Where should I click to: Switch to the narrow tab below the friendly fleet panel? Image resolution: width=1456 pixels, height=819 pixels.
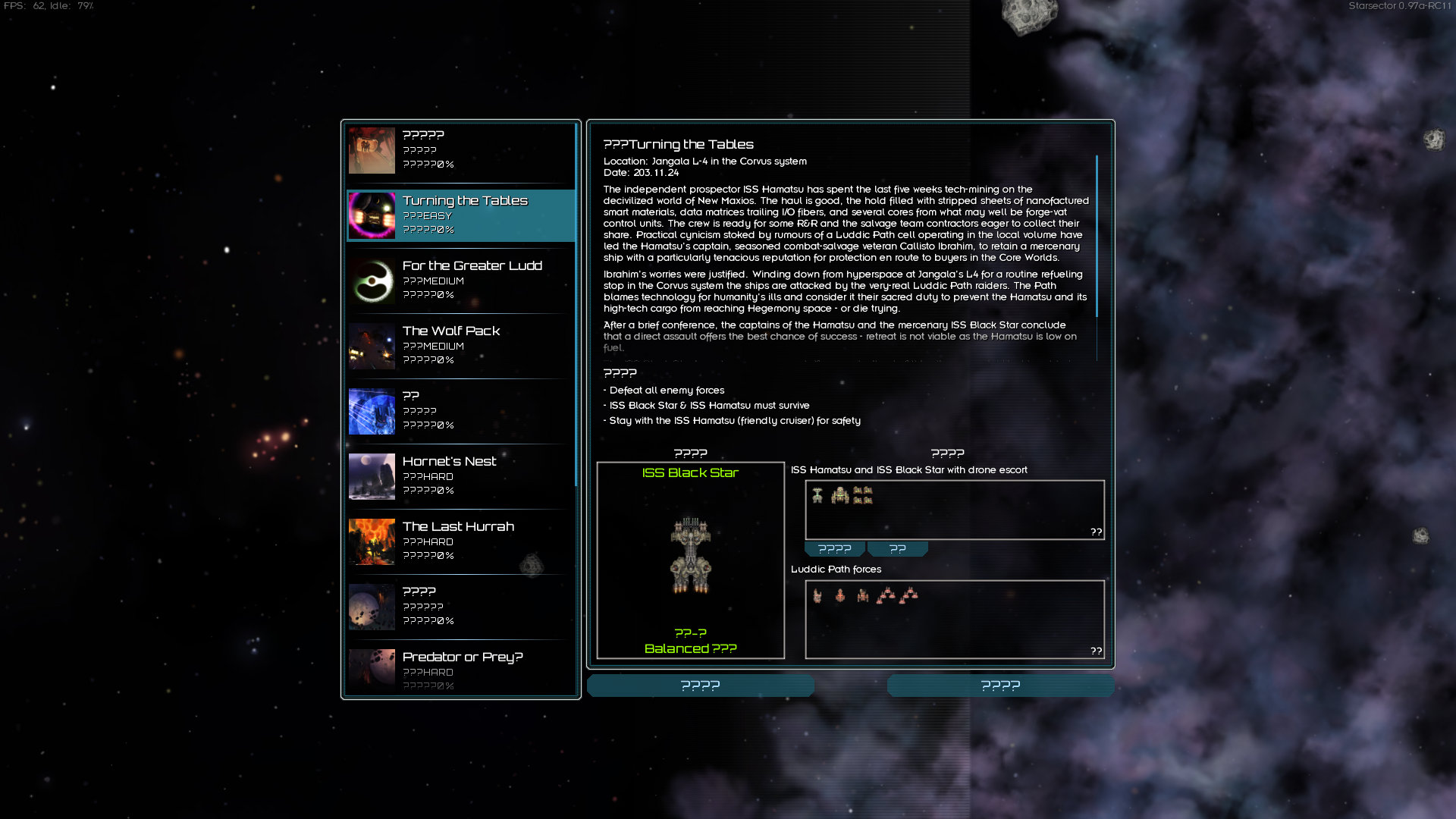point(898,548)
